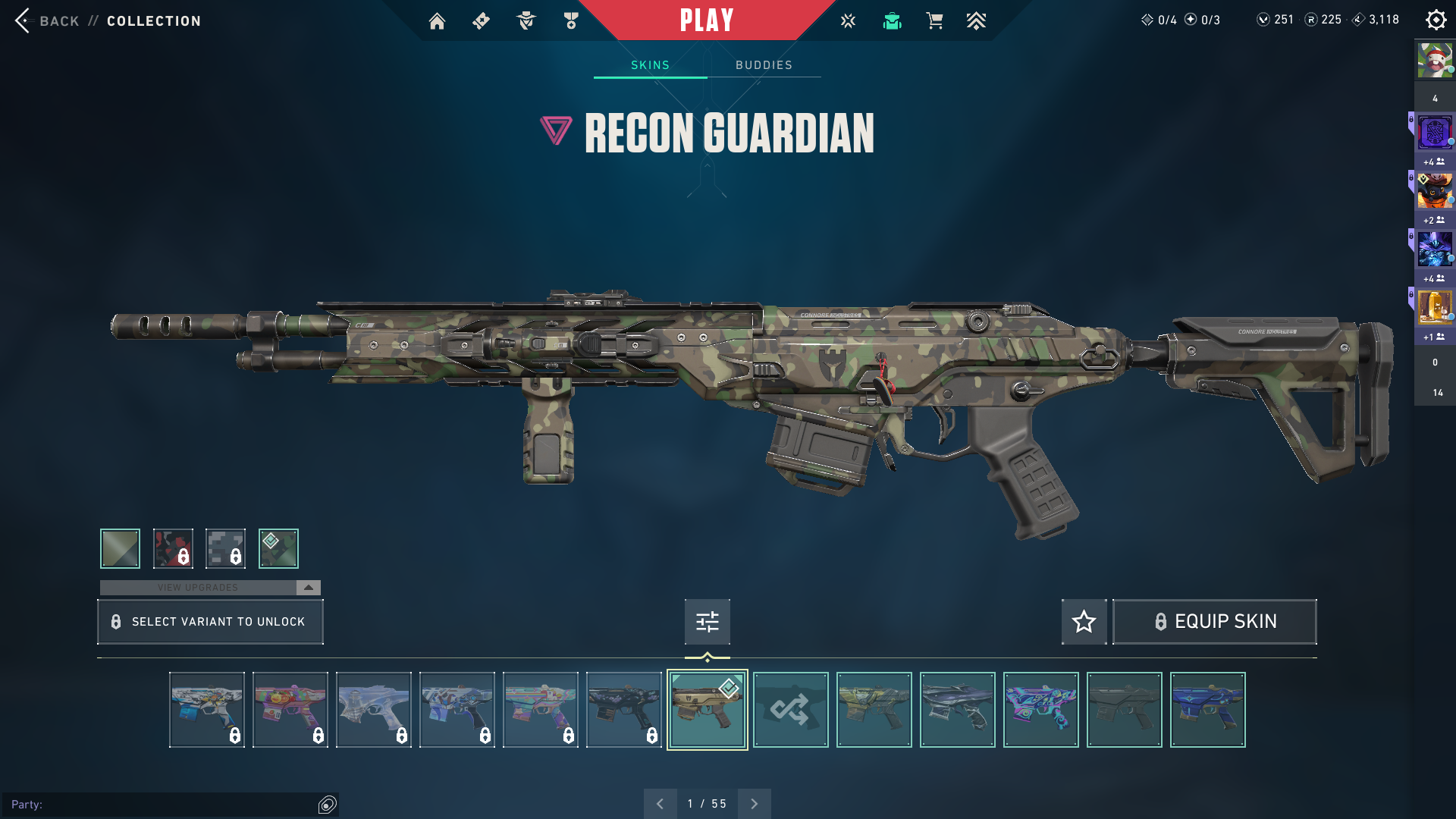
Task: Select the blue and gold Guardian skin
Action: pos(1207,710)
